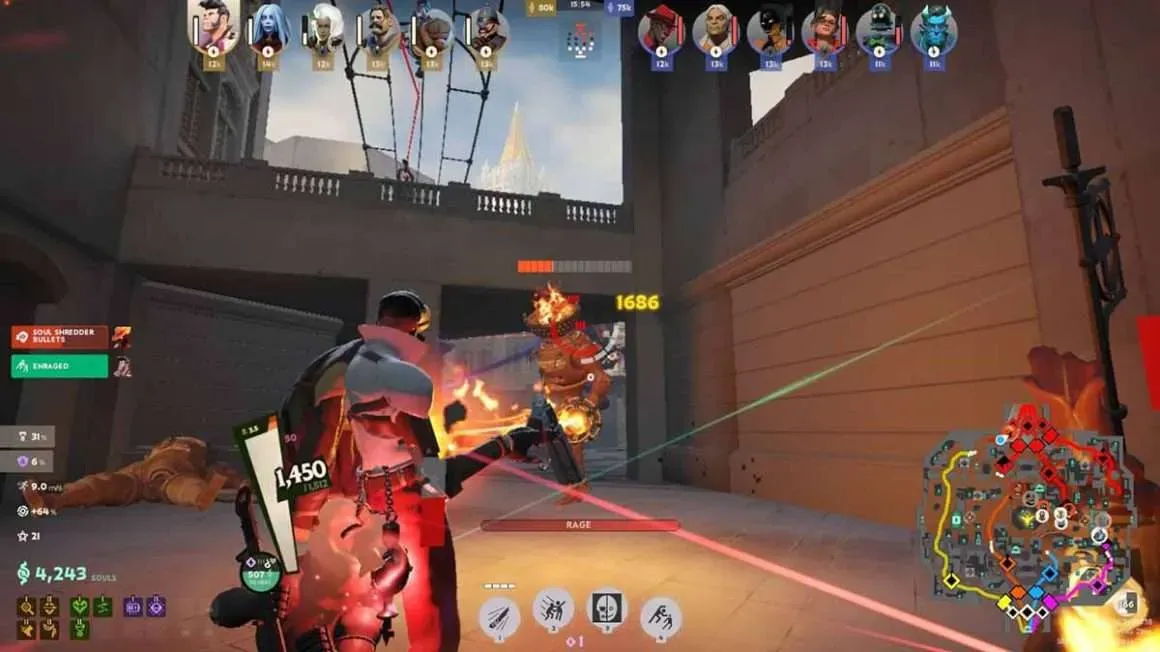Screen dimensions: 1160x652
Task: Cast the grapple throw ultimate ability
Action: [x=660, y=616]
